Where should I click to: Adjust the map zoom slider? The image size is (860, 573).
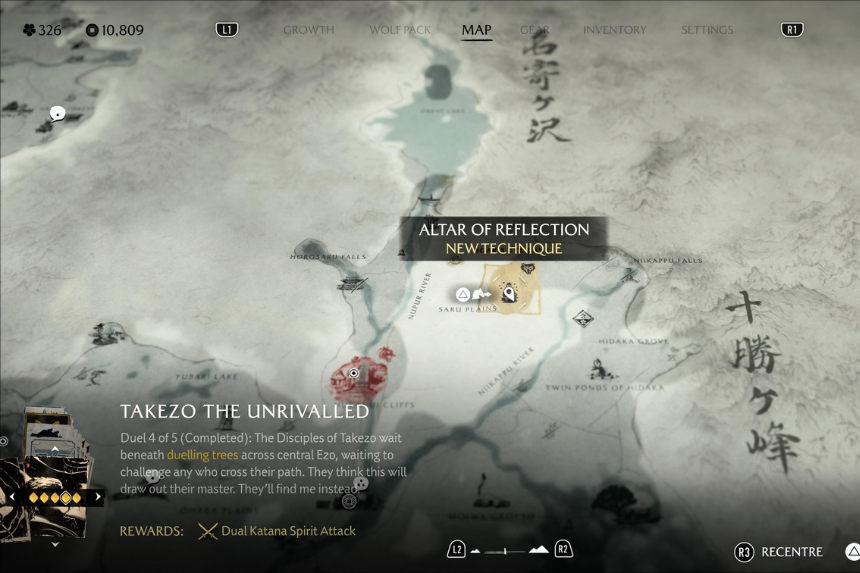point(510,550)
